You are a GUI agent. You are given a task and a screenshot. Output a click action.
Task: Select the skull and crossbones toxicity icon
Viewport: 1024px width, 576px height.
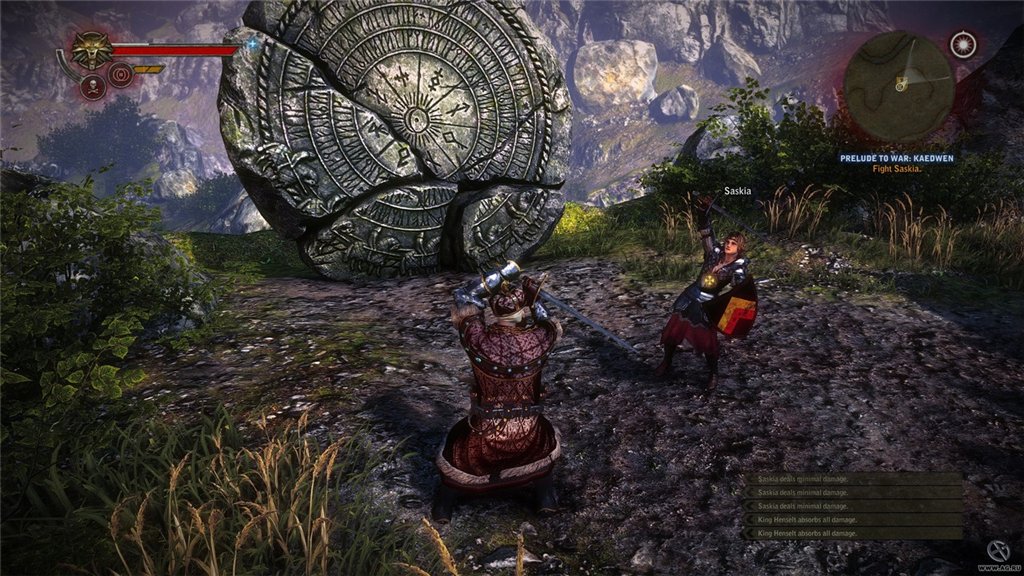(94, 86)
